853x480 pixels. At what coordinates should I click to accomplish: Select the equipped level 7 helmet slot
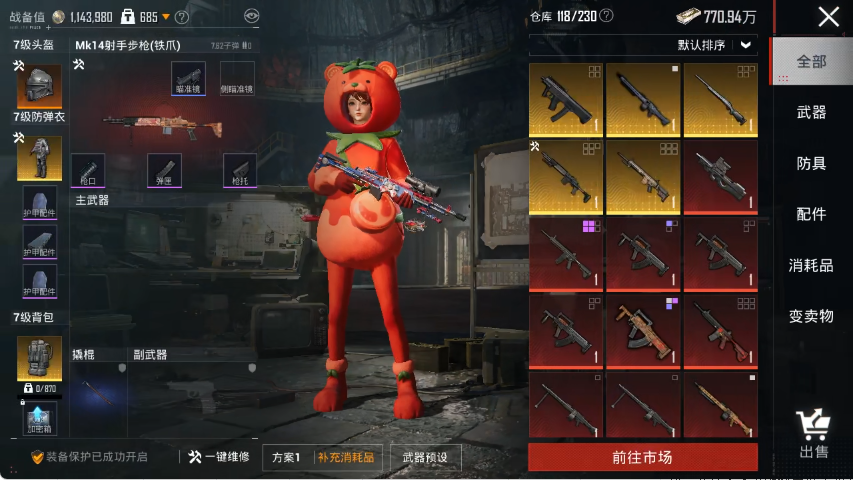40,87
